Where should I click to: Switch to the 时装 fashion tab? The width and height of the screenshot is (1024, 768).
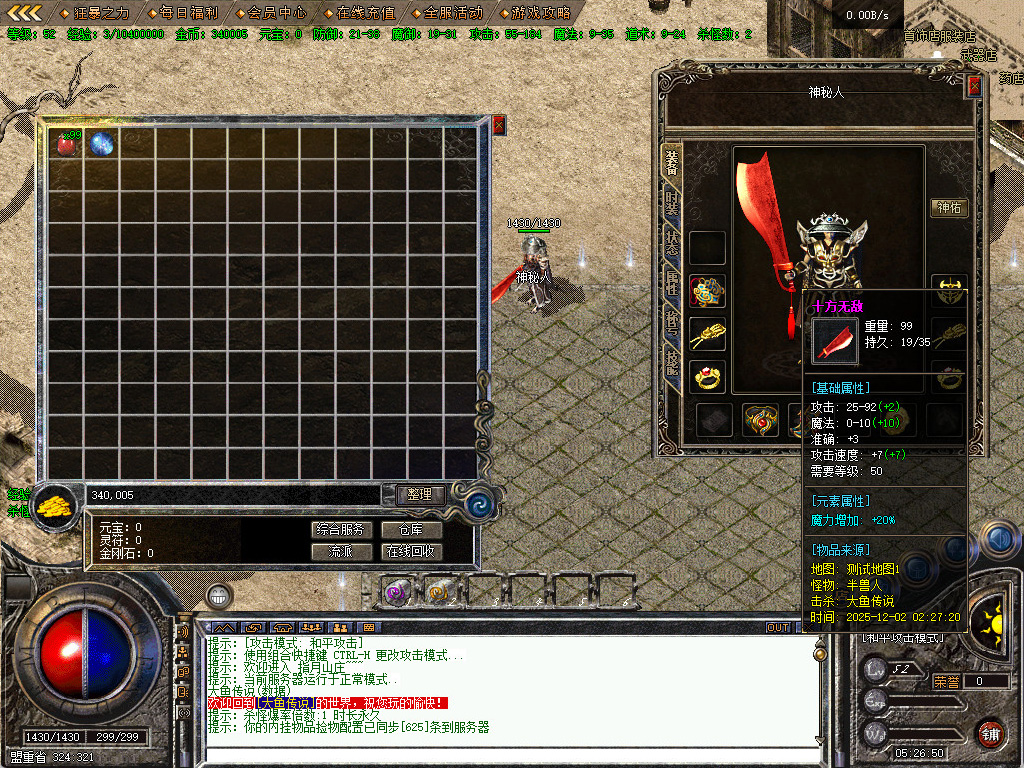673,205
